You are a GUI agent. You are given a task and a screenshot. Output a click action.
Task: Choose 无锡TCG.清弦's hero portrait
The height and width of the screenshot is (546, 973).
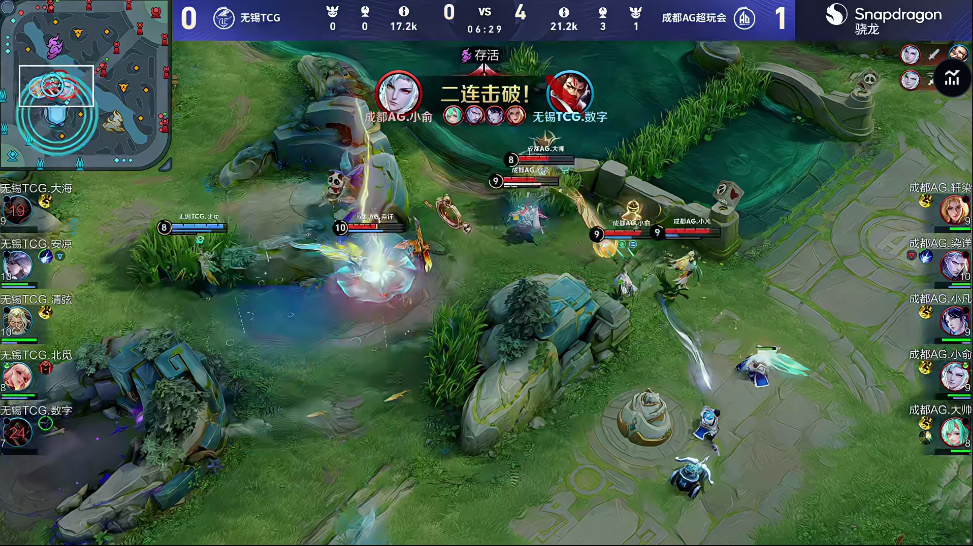[17, 321]
